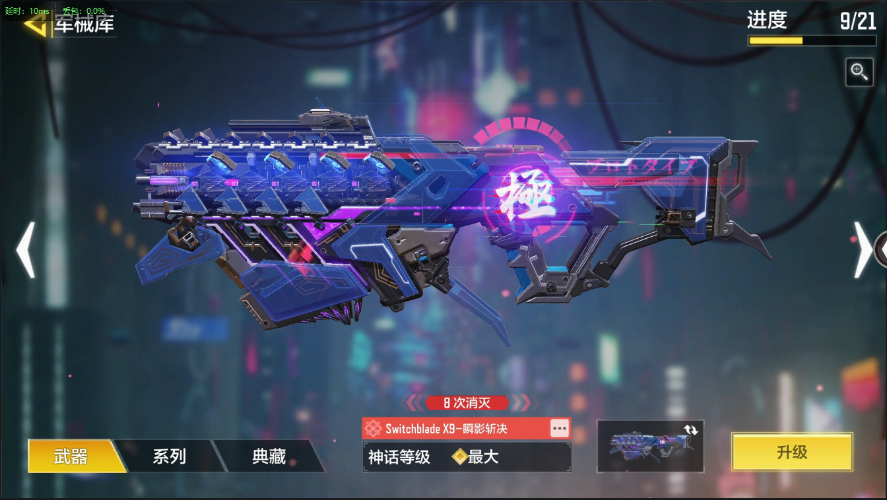Open the 神话等级 level dropdown
Image resolution: width=887 pixels, height=500 pixels.
(466, 457)
